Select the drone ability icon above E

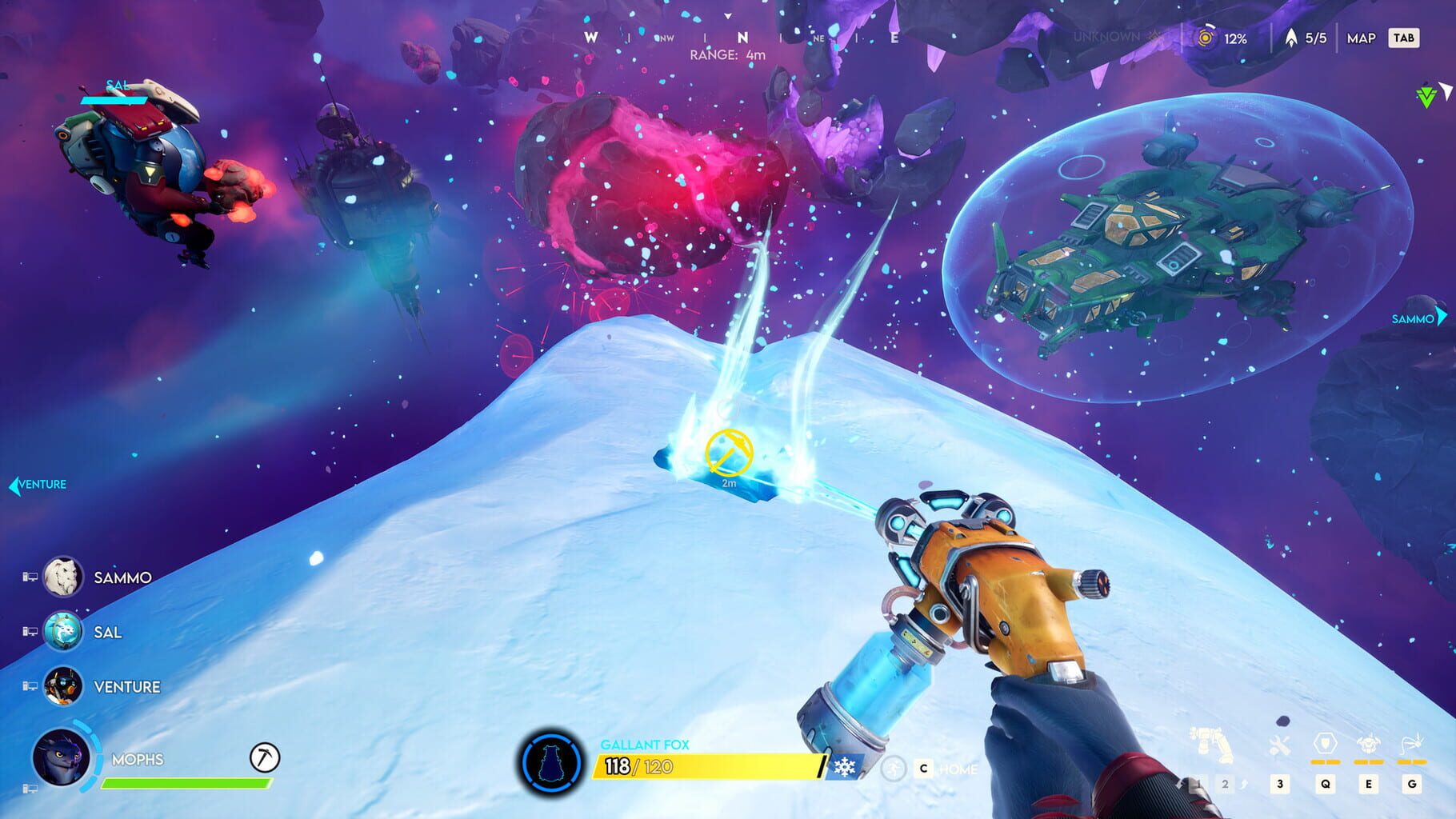(1369, 741)
